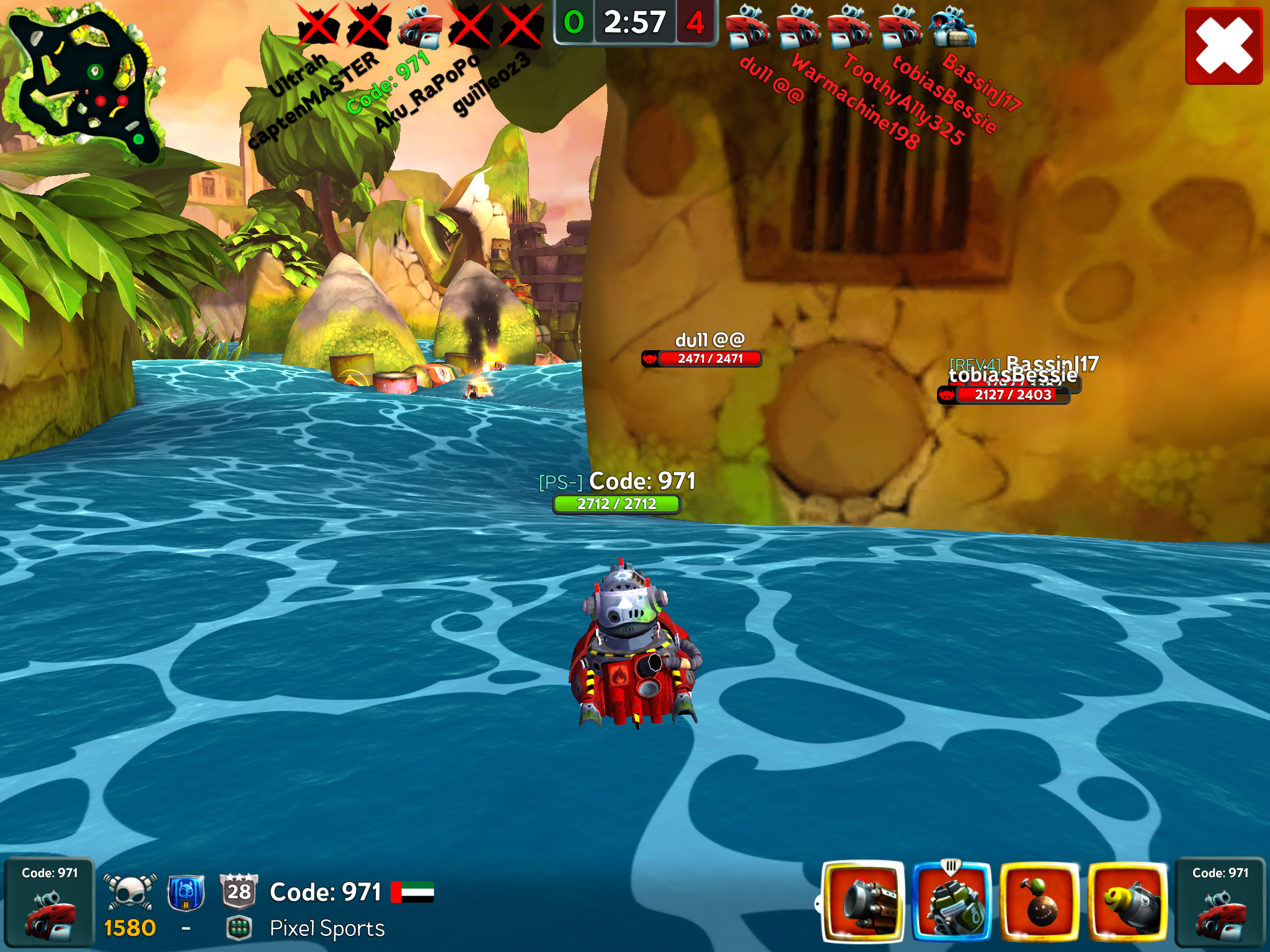
Task: Spectate ToothyAlly325's ship icon
Action: 850,28
